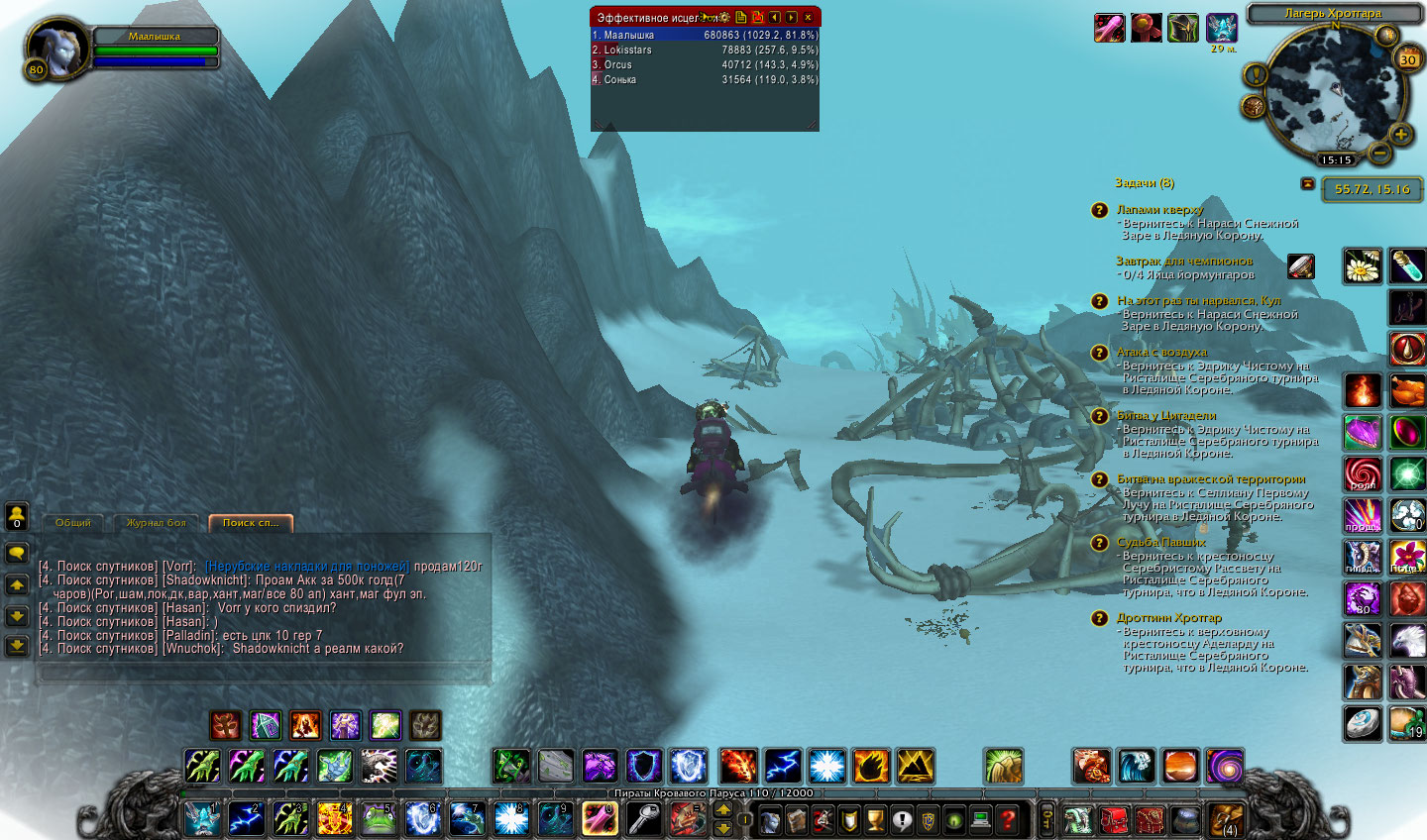Open the achievements trophy cup button

coord(875,819)
